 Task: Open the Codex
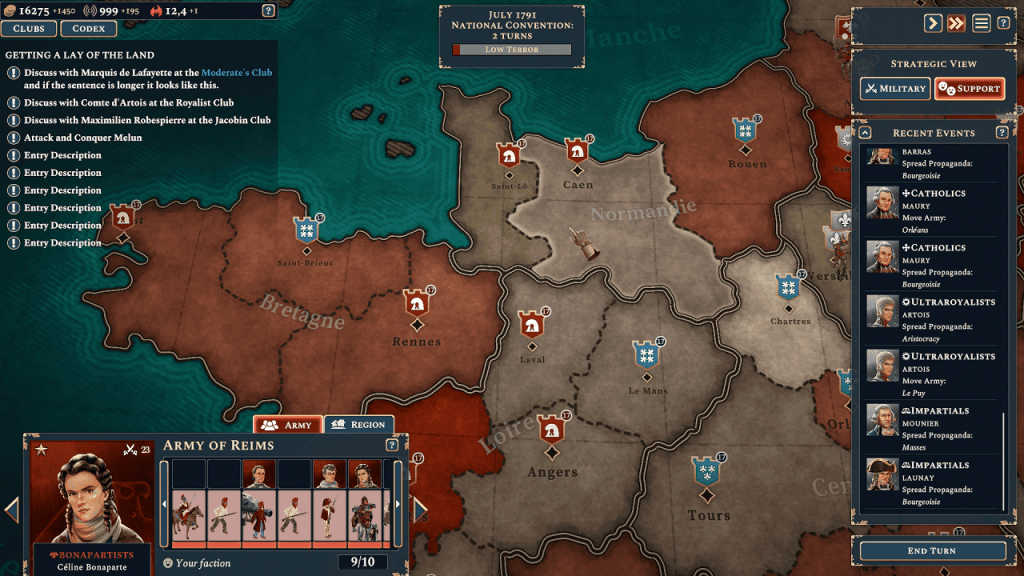point(88,29)
